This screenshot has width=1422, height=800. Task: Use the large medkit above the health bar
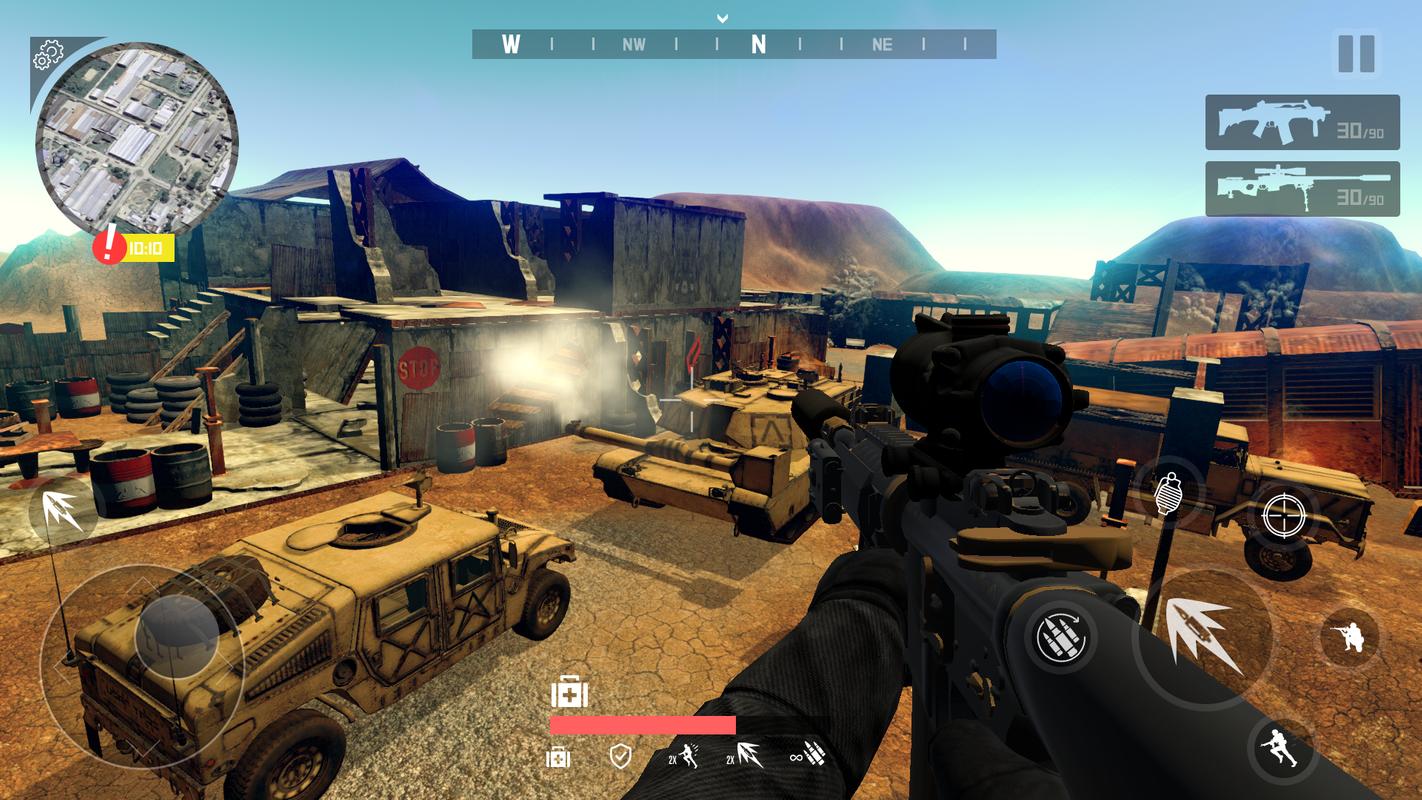point(569,692)
